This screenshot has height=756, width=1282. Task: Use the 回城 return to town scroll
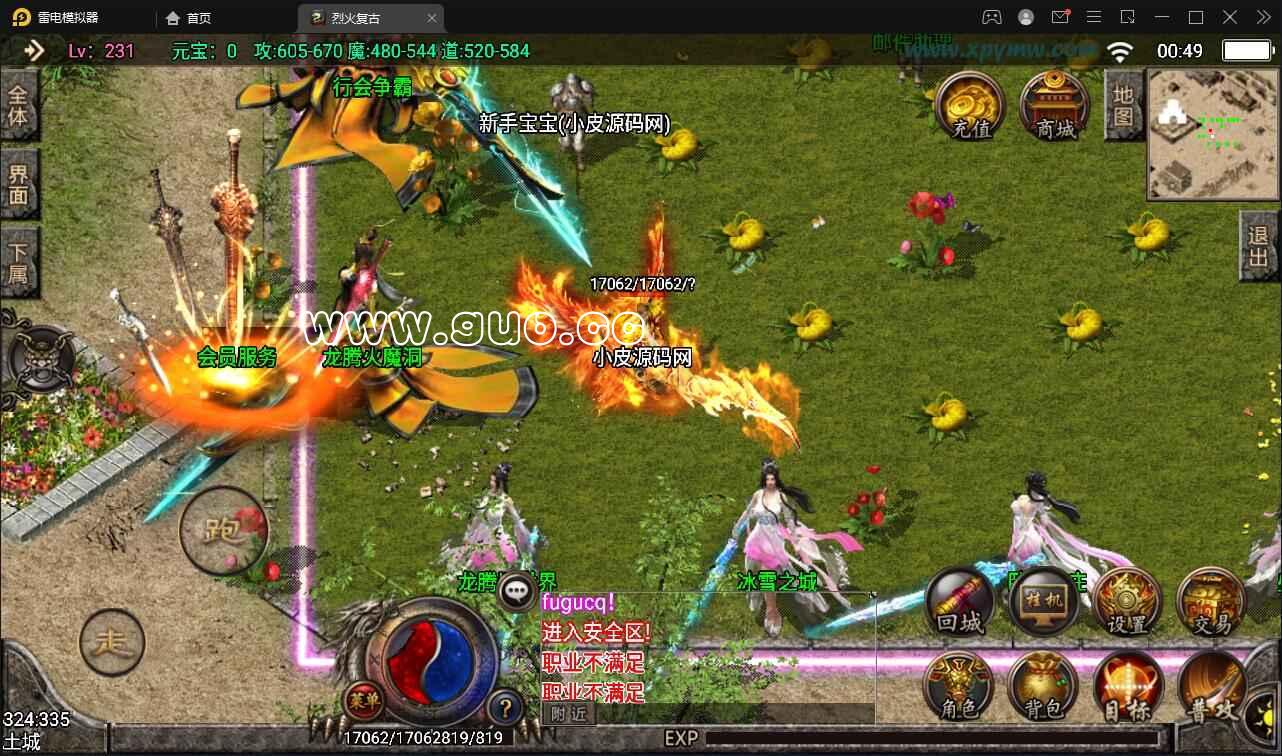coord(960,603)
